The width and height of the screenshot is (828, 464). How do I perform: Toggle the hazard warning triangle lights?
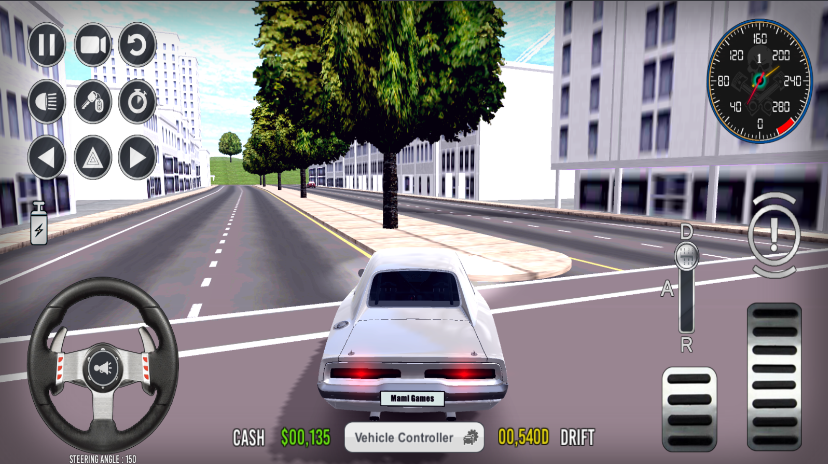93,157
